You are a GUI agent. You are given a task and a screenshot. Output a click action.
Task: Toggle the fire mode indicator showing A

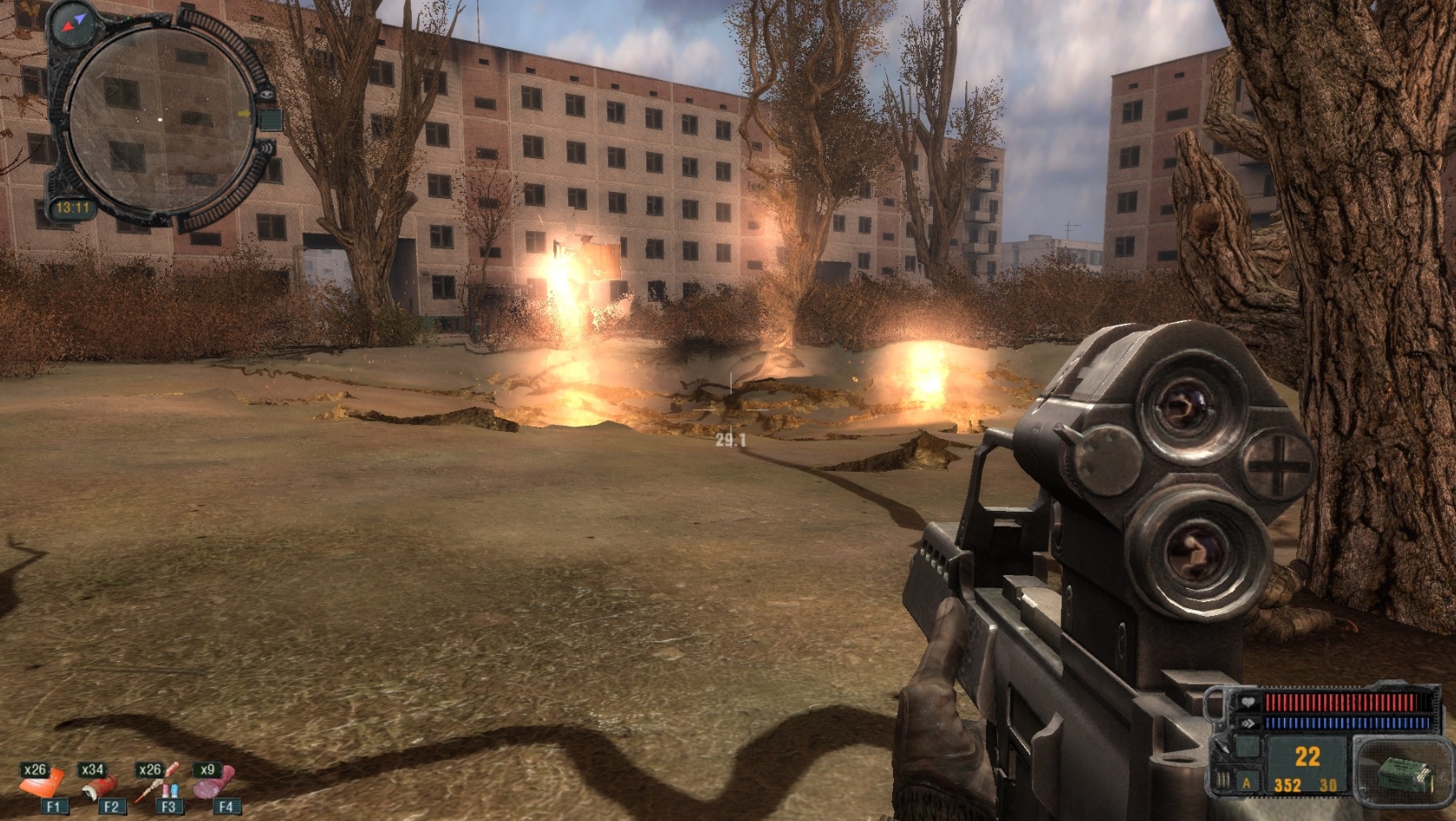coord(1247,784)
